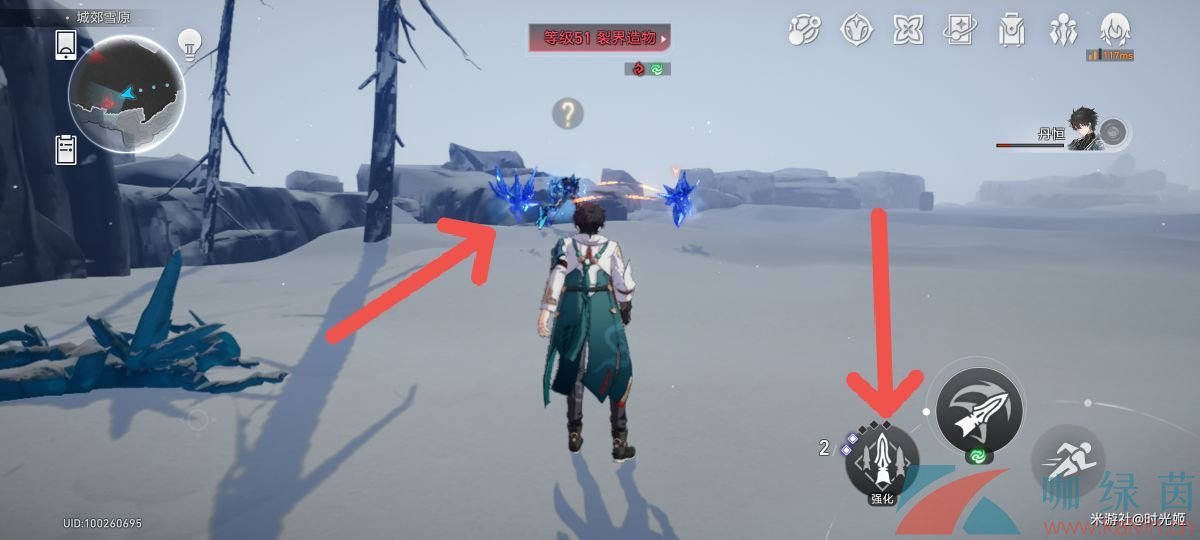
Task: Open the backpack inventory
Action: click(1012, 31)
